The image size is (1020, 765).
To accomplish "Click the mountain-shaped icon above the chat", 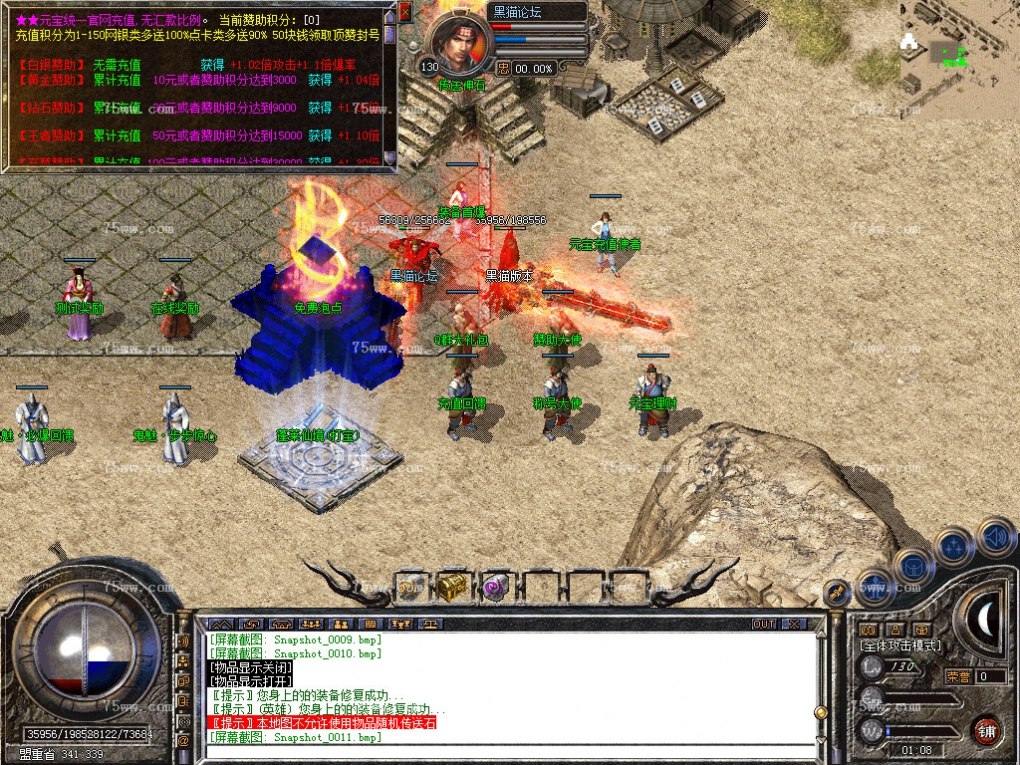I will click(220, 624).
